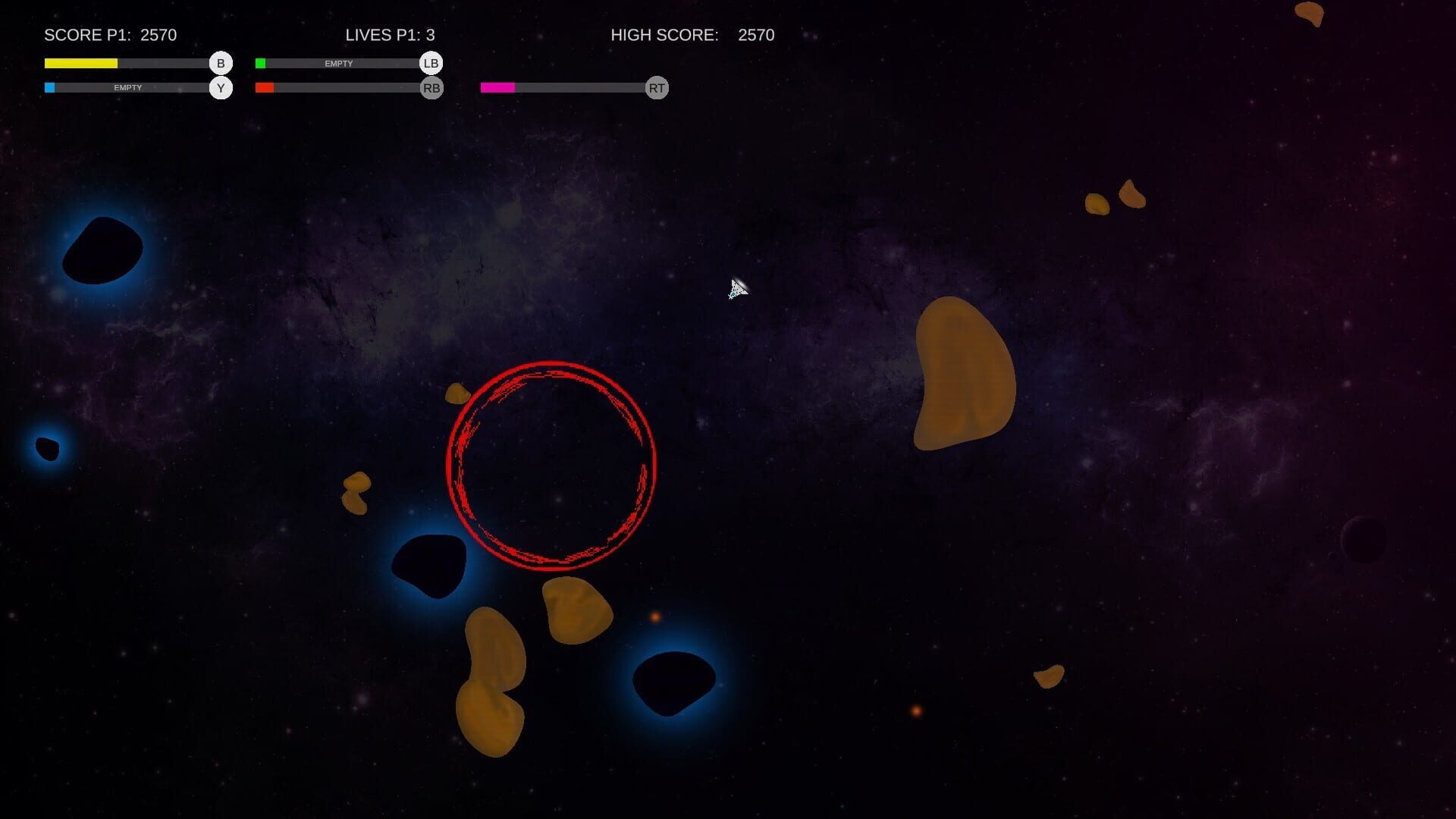This screenshot has width=1456, height=819.
Task: Click the EMPTY label on the Y weapon bar
Action: tap(127, 88)
